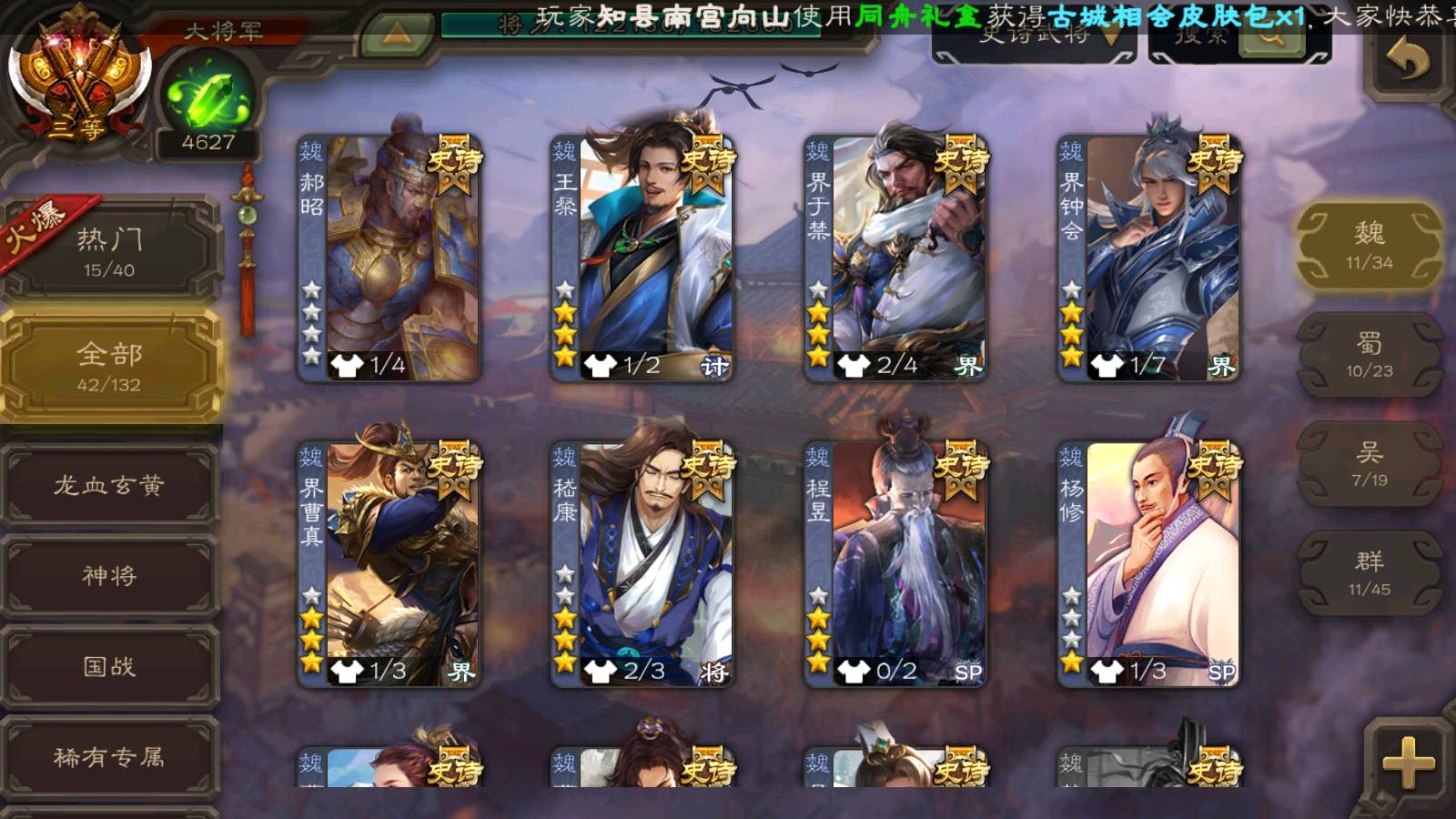Filter heroes by 群 faction
Viewport: 1456px width, 819px height.
[x=1369, y=573]
